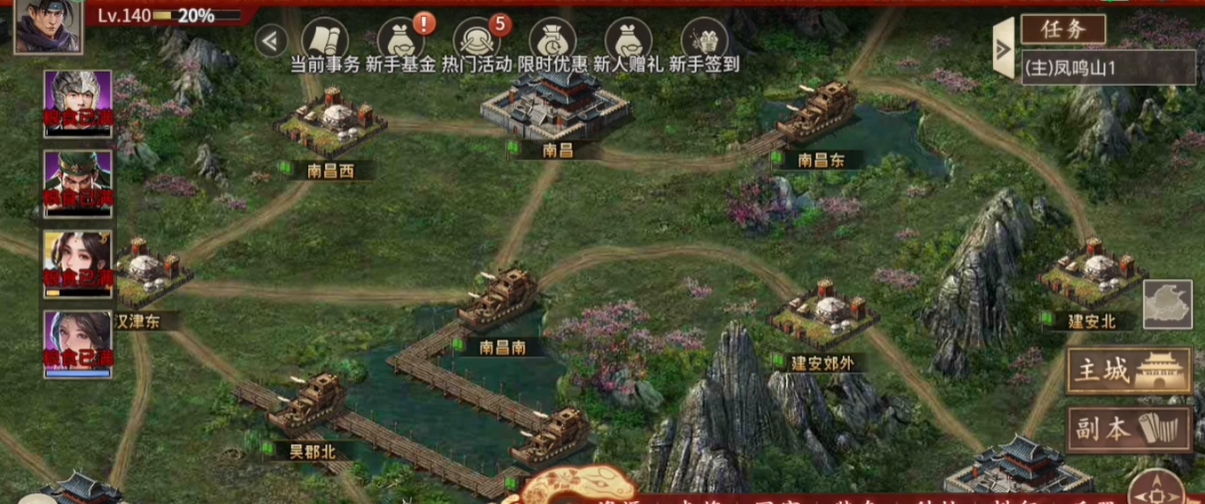Open 限时优惠 limited-time offers

552,41
